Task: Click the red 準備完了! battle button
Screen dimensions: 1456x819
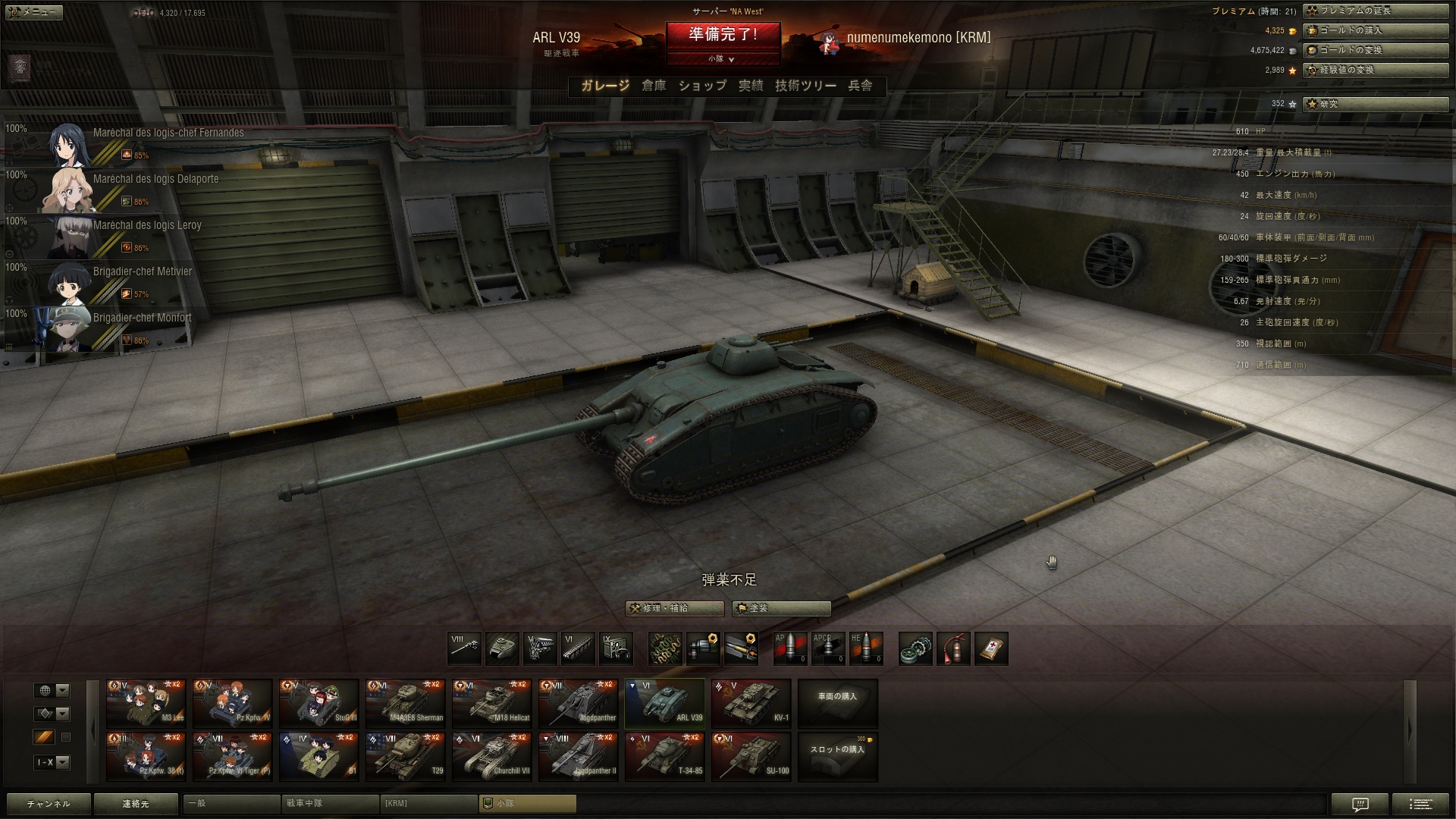Action: [723, 35]
